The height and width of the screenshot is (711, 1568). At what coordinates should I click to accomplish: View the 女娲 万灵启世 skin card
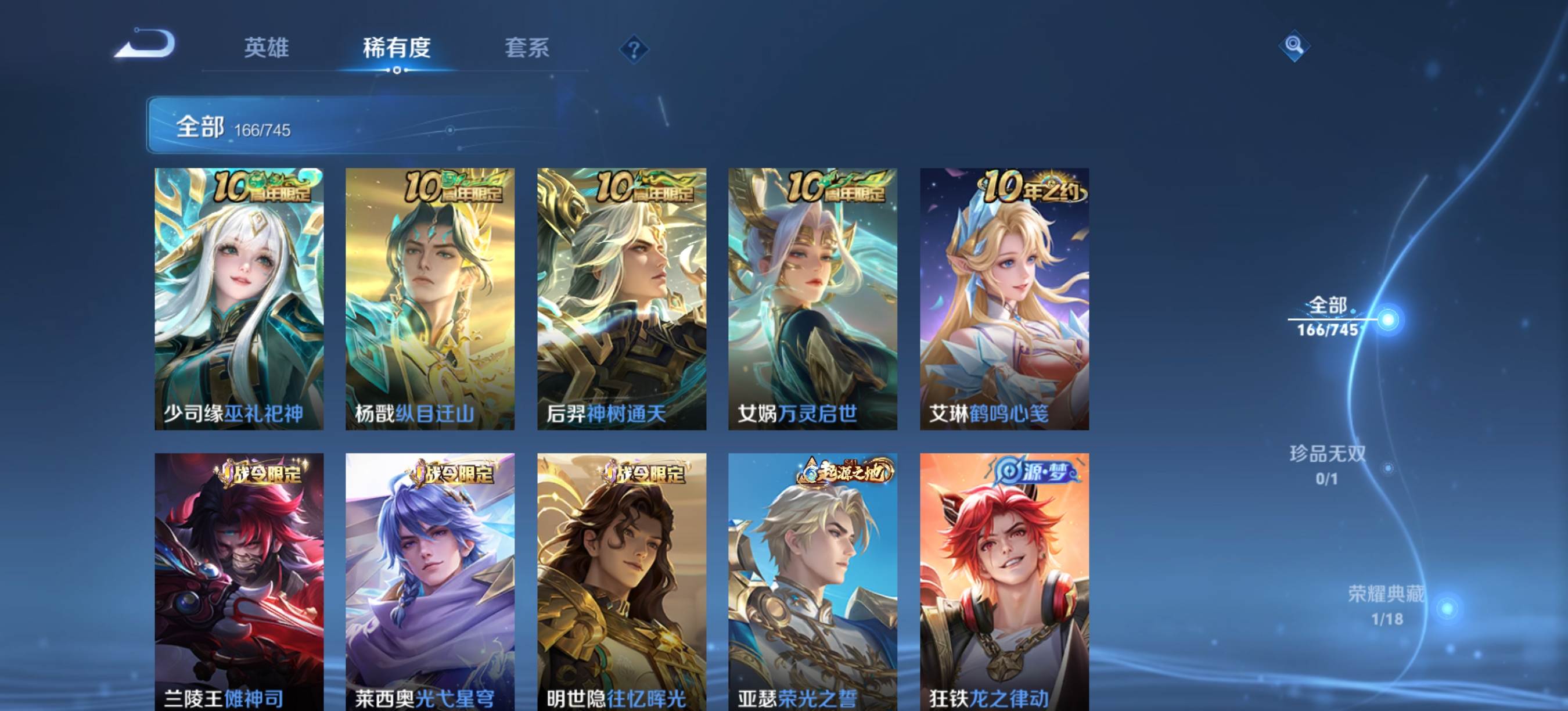(x=812, y=298)
